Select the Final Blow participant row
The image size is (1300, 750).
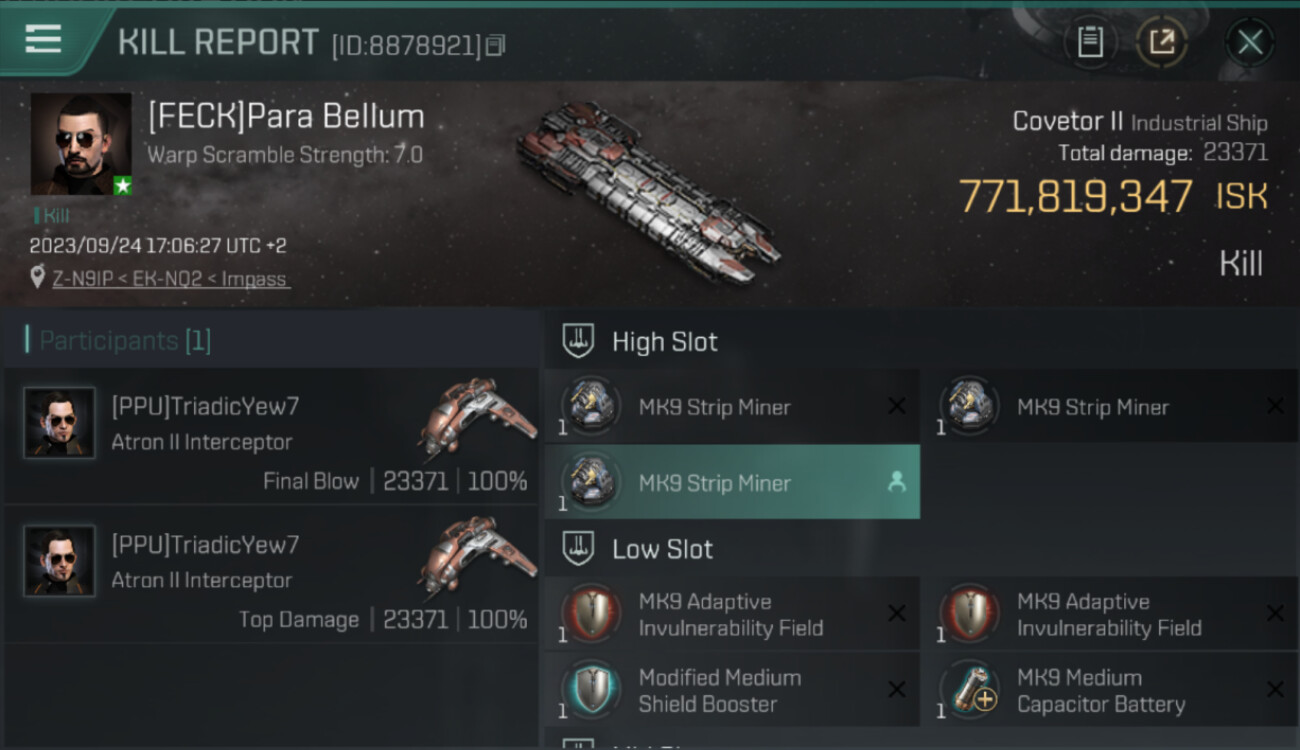click(272, 437)
